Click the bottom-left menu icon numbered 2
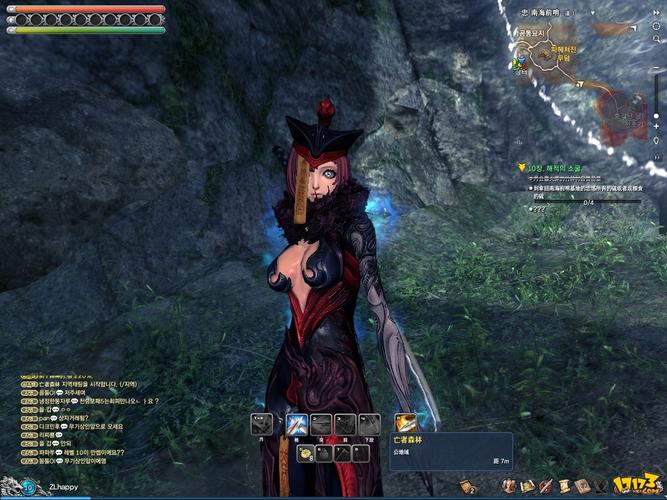This screenshot has width=667, height=500. [x=467, y=486]
